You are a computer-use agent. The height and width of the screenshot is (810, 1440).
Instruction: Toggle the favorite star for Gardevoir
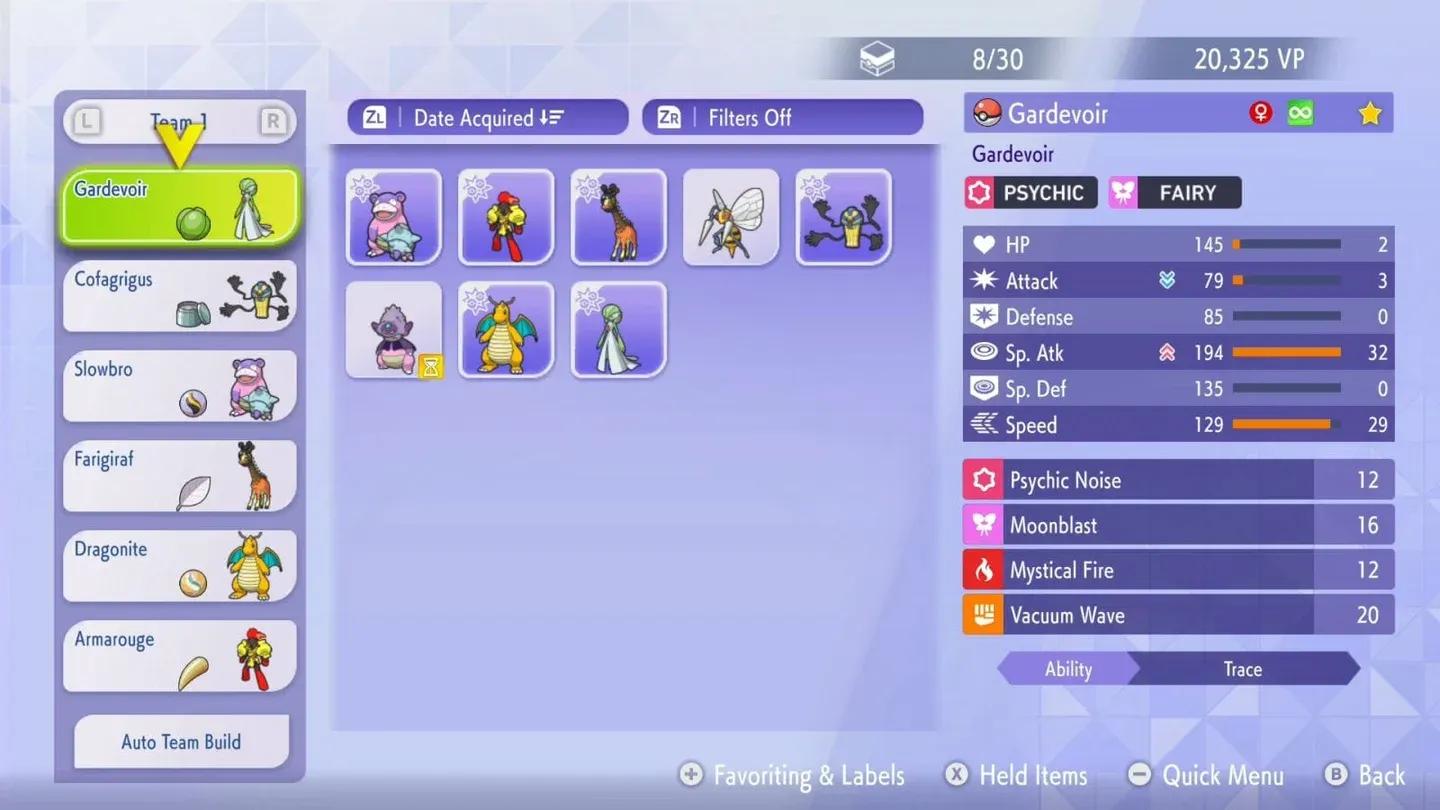click(1369, 113)
